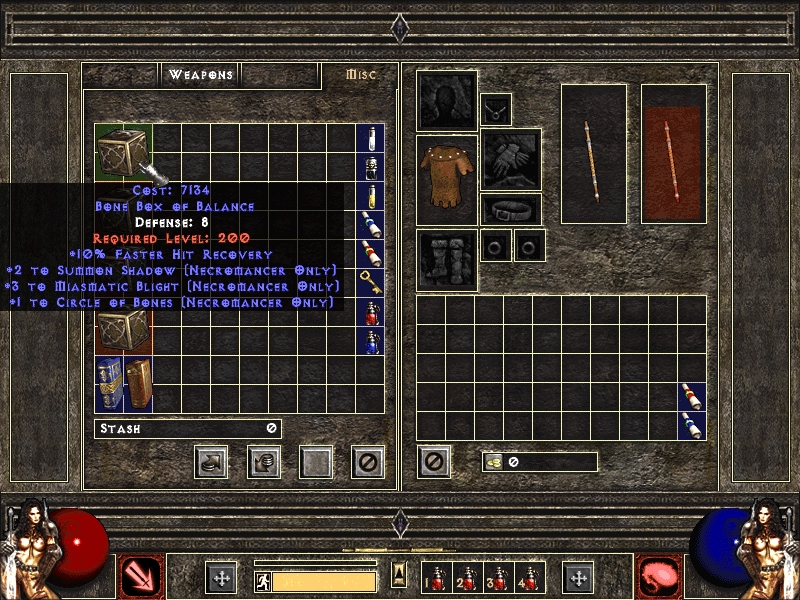Image resolution: width=800 pixels, height=600 pixels.
Task: Select the blue tome in the vendor grid
Action: (x=109, y=383)
